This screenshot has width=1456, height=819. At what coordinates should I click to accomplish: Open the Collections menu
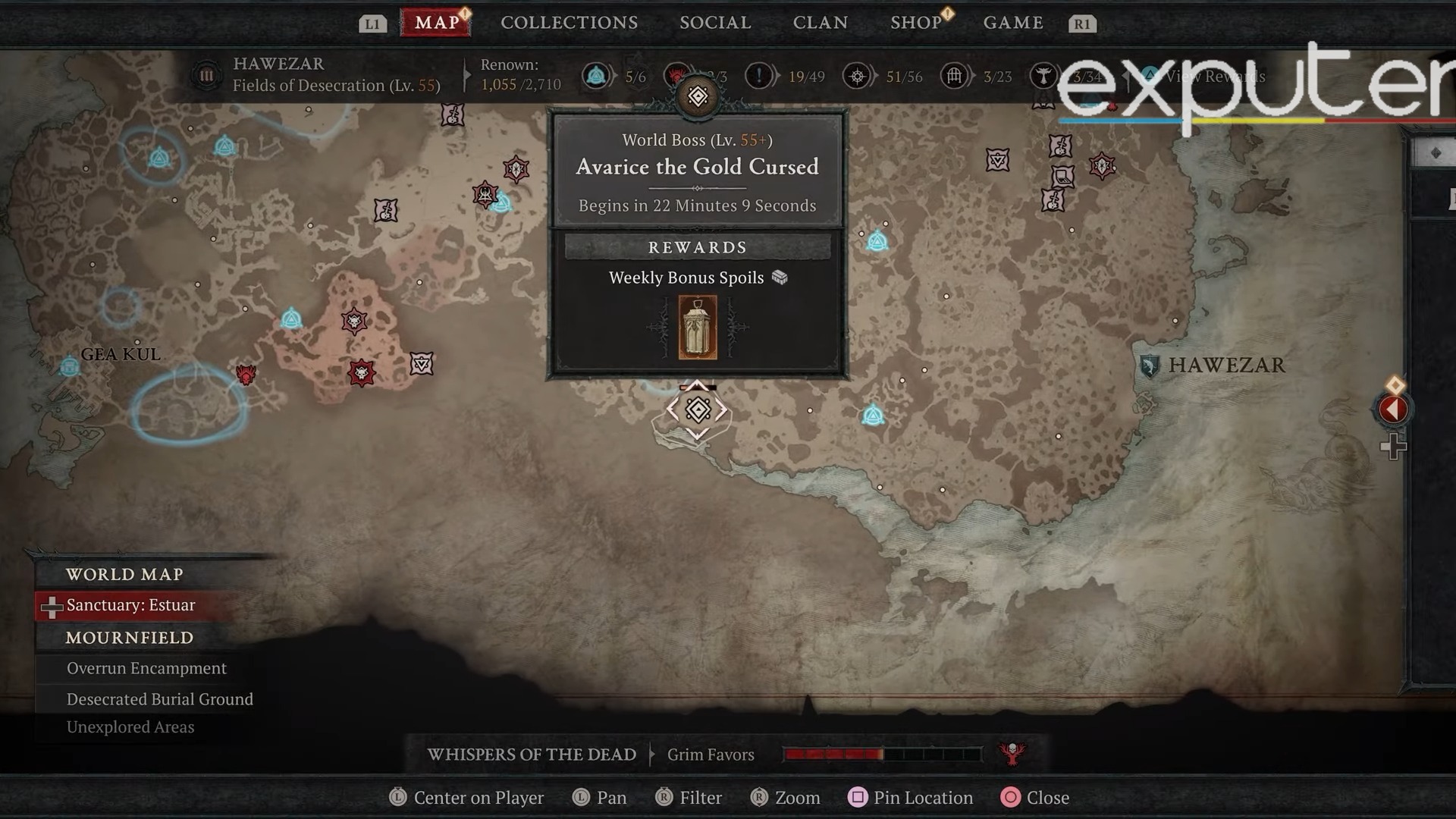point(568,23)
